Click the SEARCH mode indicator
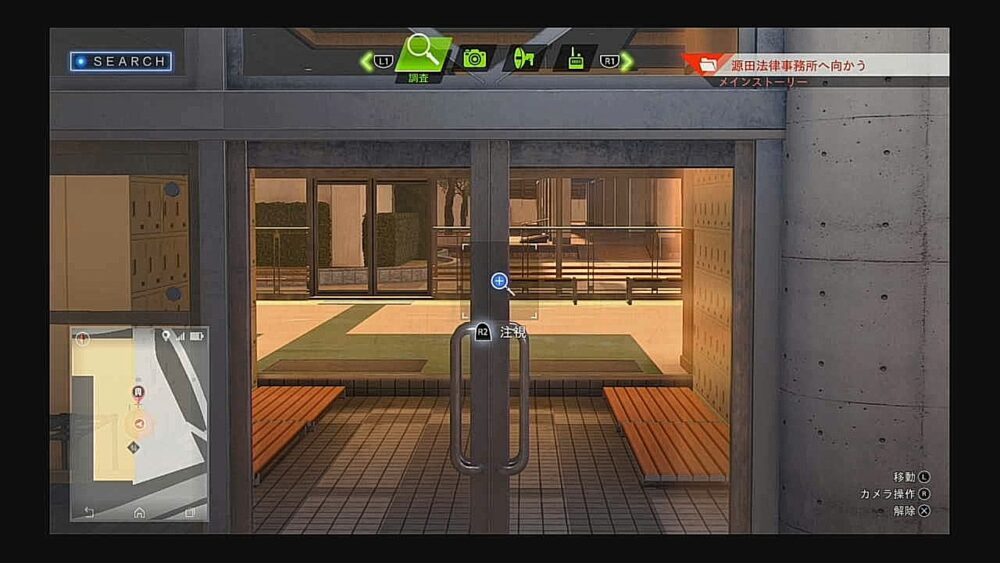This screenshot has width=1000, height=563. coord(121,61)
